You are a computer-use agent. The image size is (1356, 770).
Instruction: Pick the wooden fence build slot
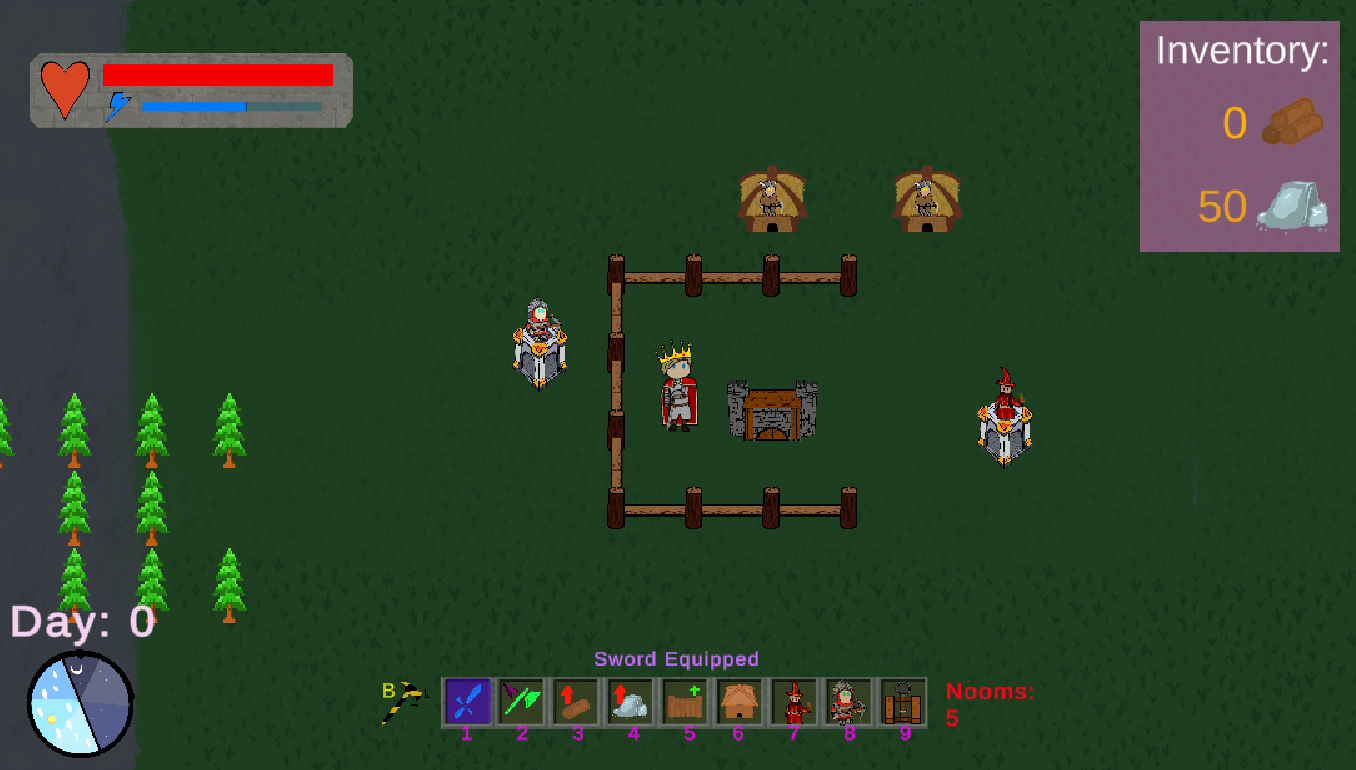(x=686, y=701)
